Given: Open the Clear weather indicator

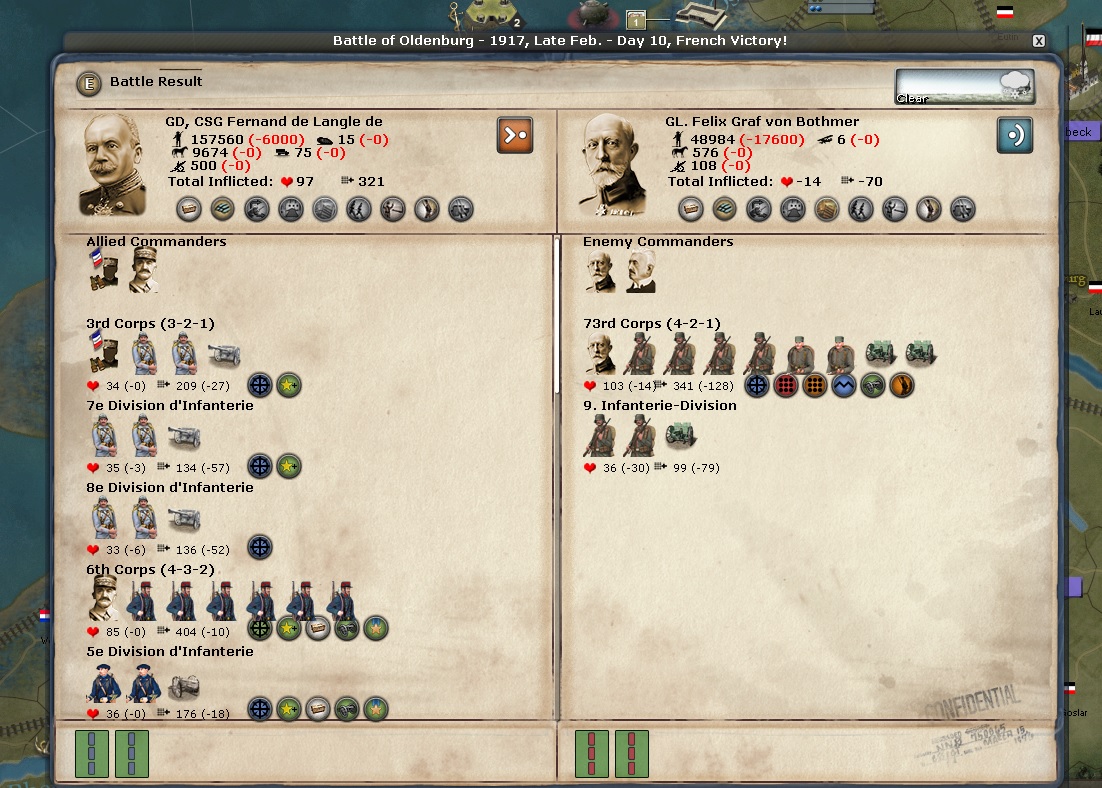Looking at the screenshot, I should (964, 86).
